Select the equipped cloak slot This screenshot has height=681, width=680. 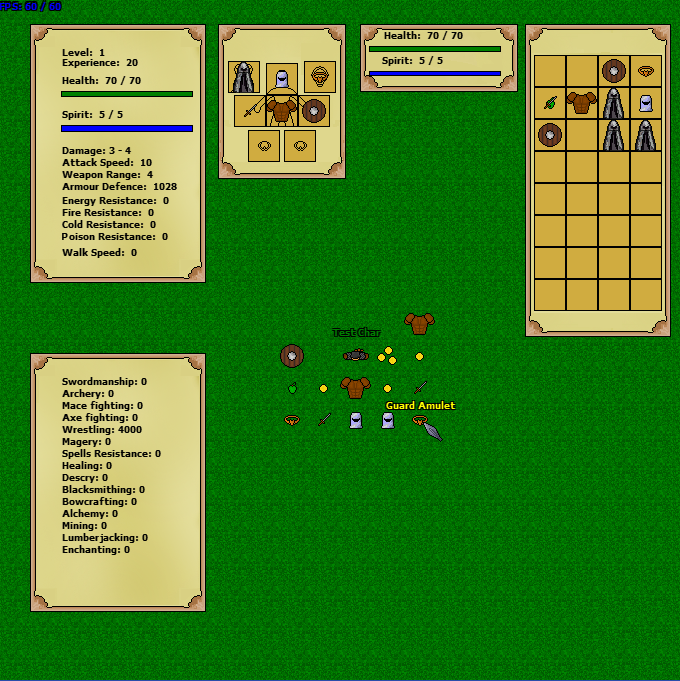pyautogui.click(x=244, y=77)
